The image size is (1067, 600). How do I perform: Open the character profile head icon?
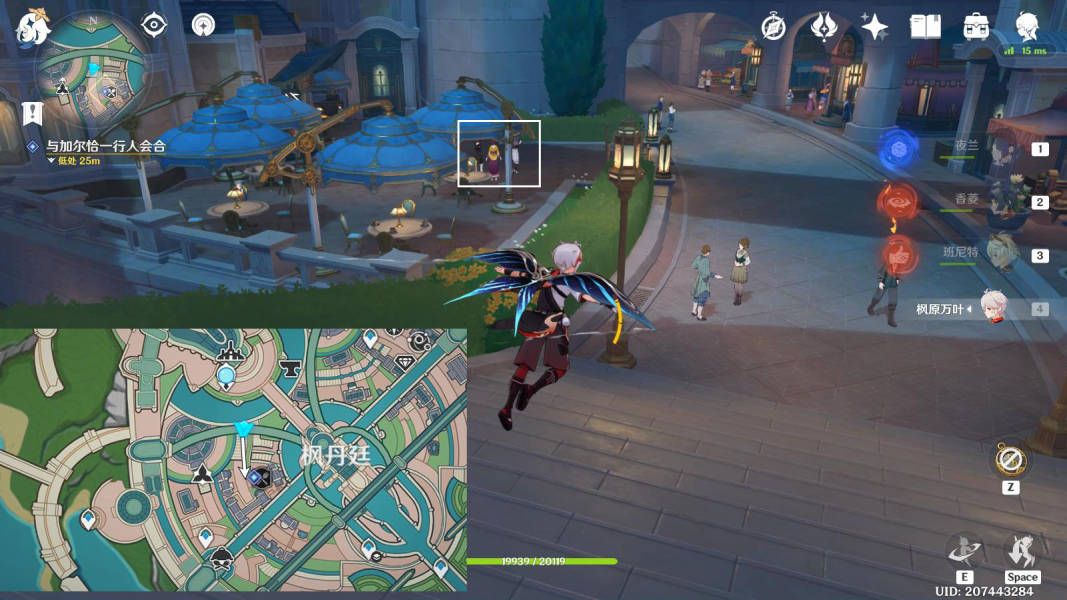(1027, 25)
